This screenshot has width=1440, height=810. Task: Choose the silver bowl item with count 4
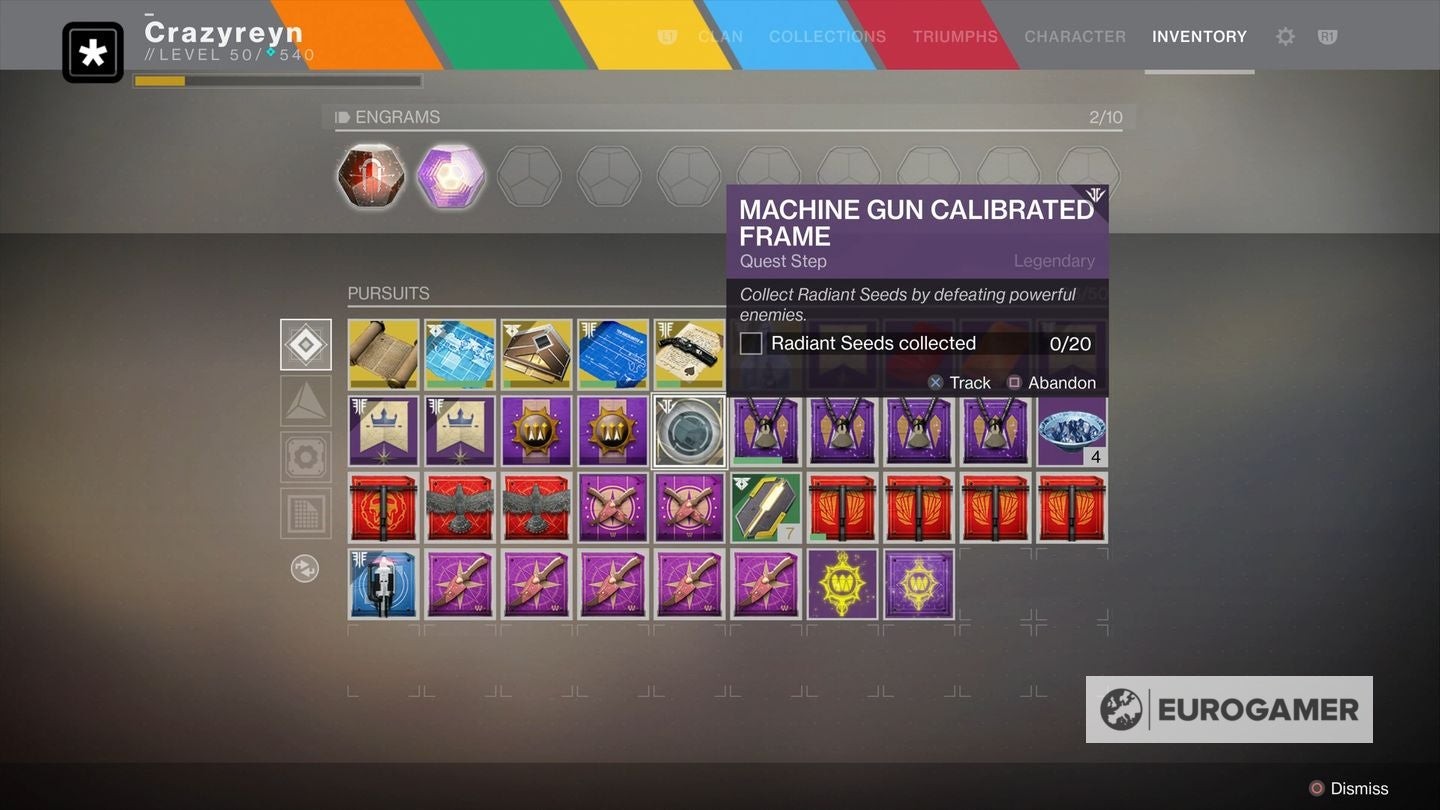tap(1072, 431)
